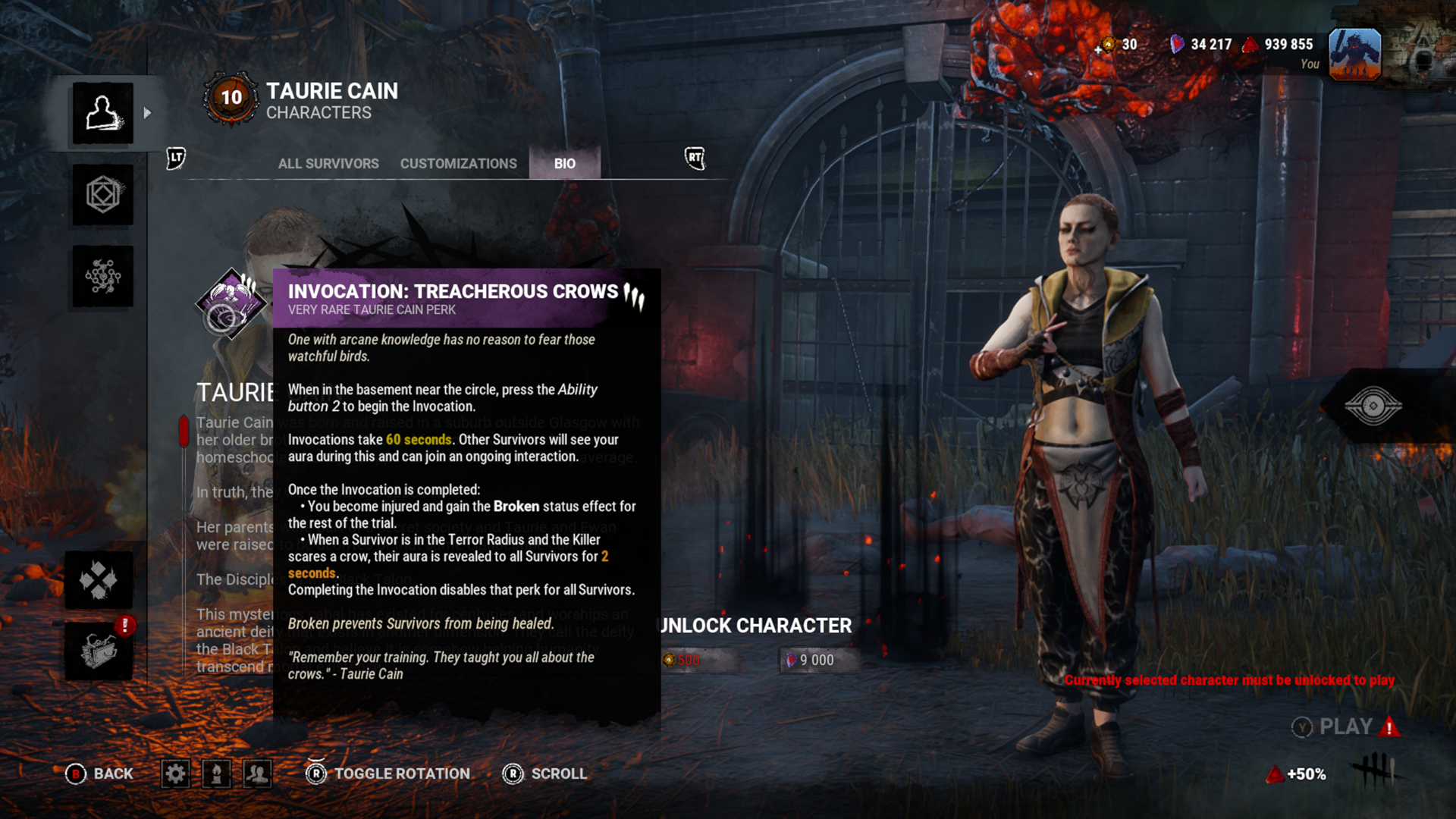This screenshot has height=819, width=1456.
Task: Go back with the Back button
Action: click(99, 773)
